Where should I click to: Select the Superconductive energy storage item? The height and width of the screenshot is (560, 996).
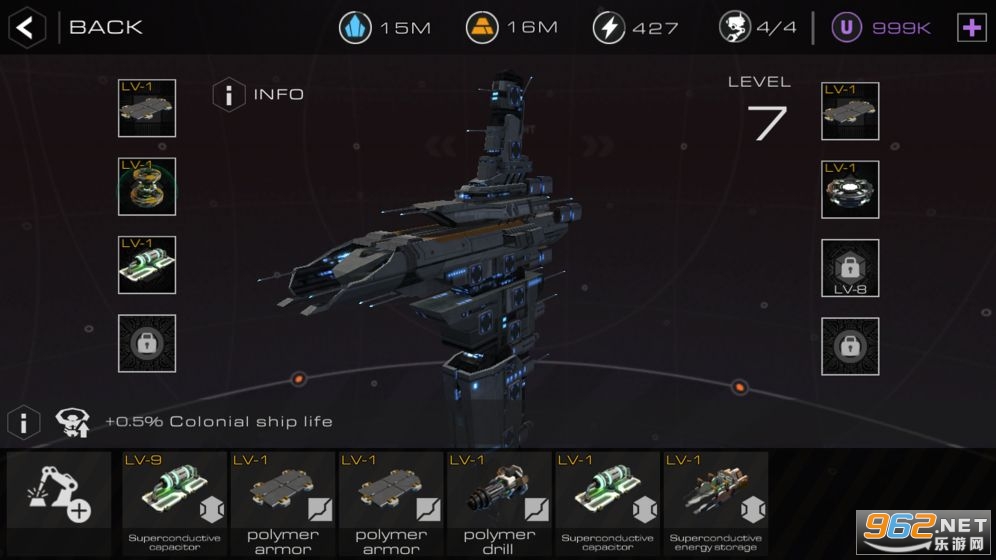[715, 503]
